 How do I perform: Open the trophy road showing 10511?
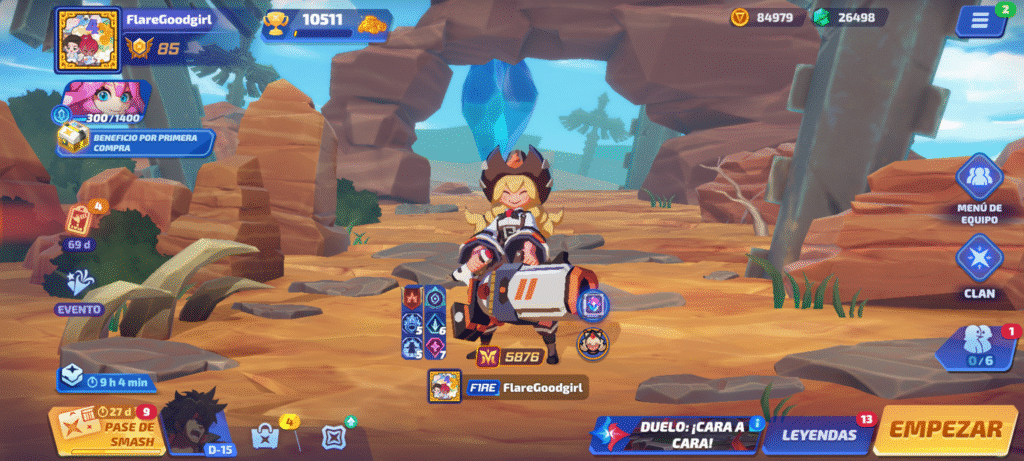point(325,24)
